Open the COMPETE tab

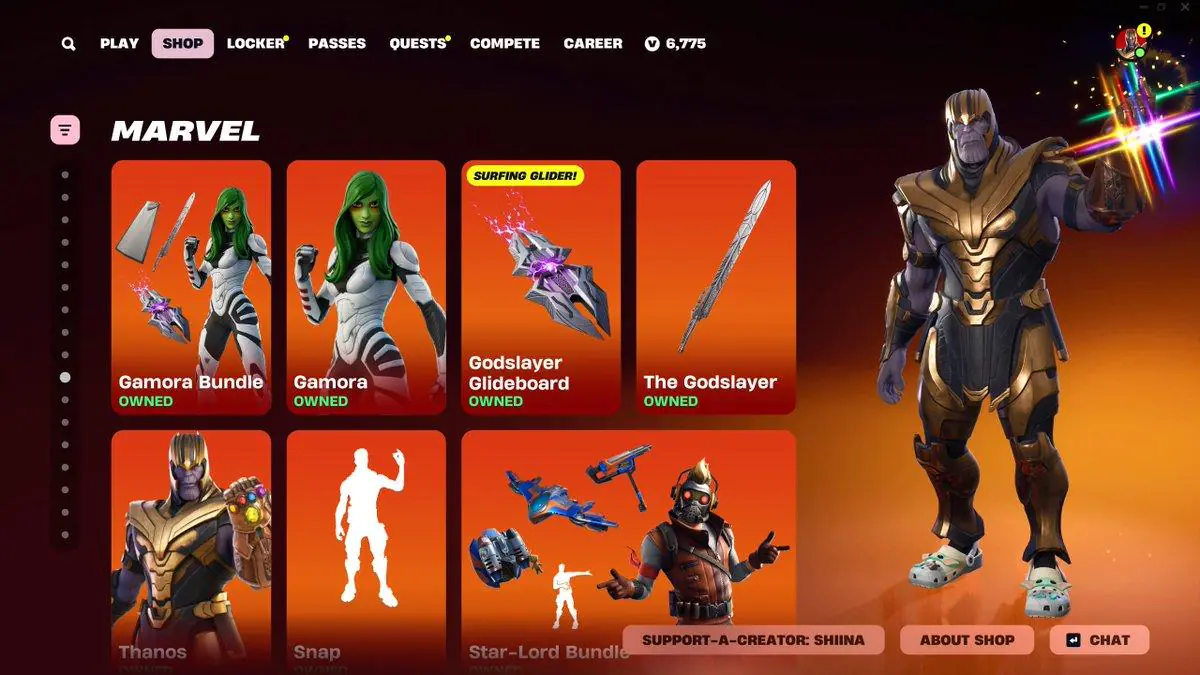[505, 44]
